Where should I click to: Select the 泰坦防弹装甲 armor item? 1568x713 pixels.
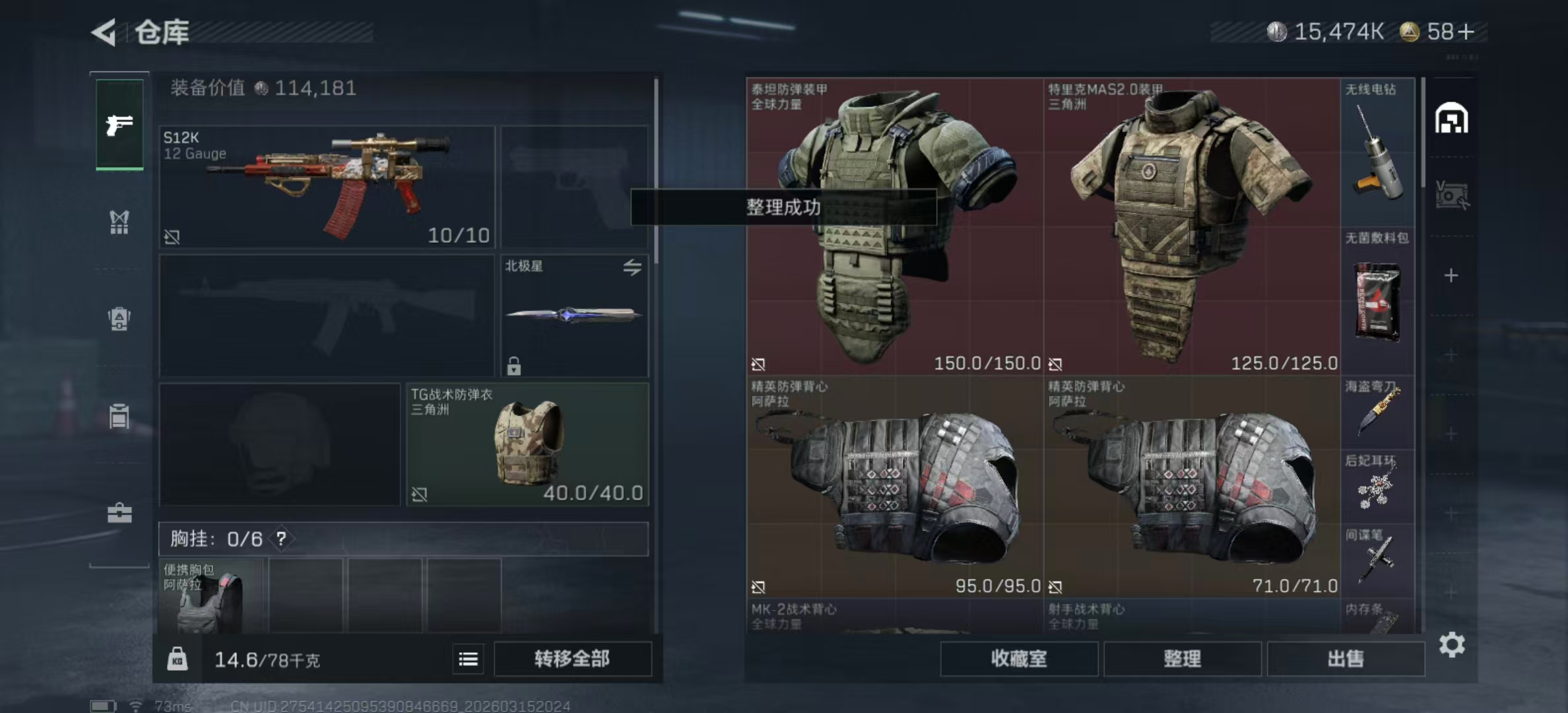coord(895,226)
